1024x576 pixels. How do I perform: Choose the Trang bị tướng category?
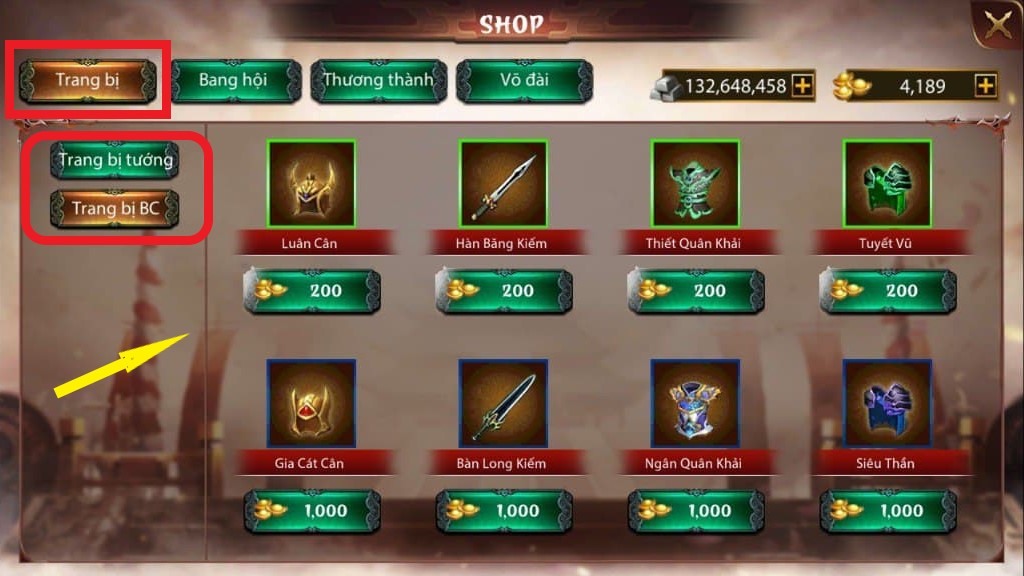tap(115, 160)
